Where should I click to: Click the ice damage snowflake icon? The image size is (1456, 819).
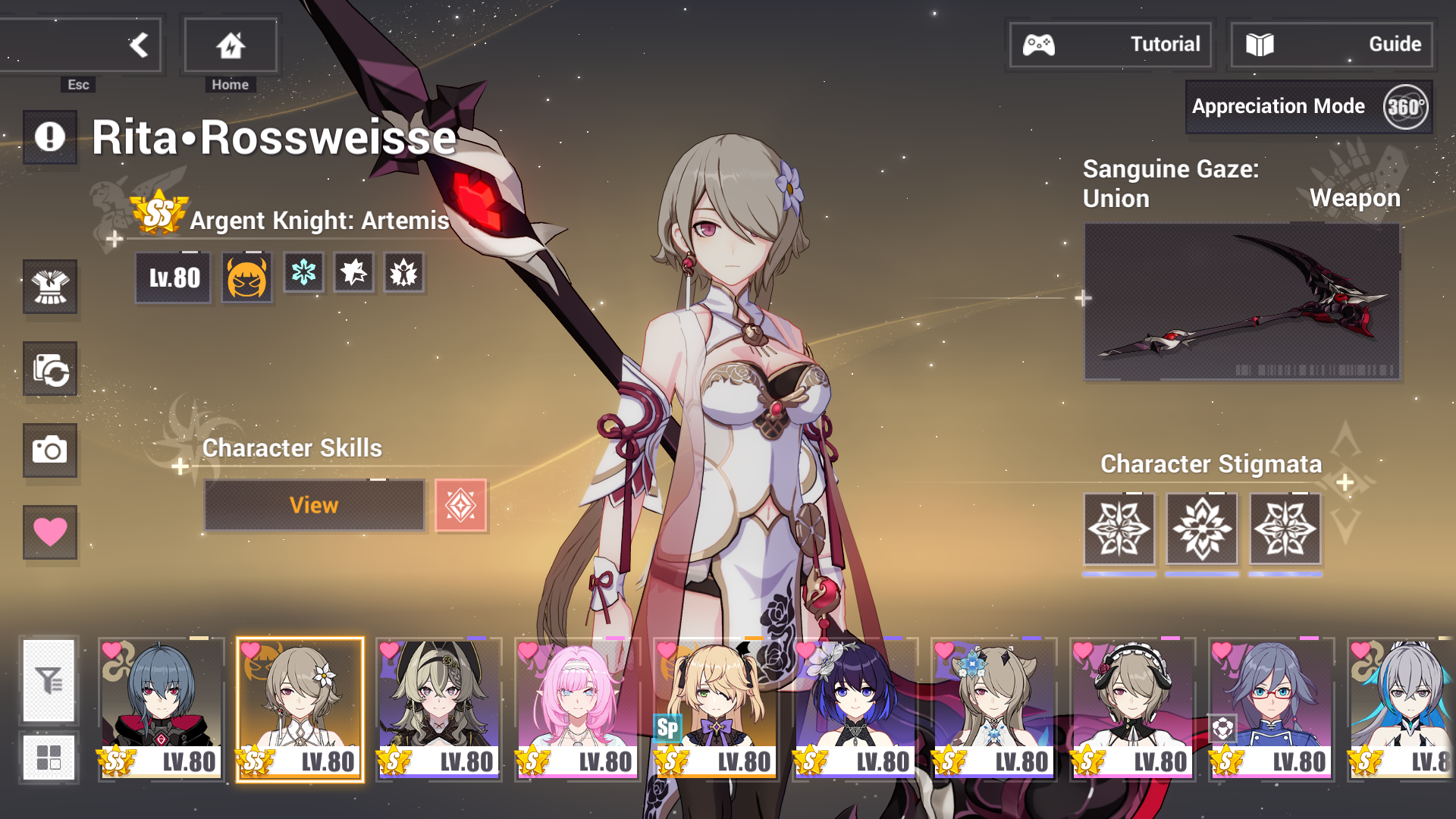pyautogui.click(x=303, y=274)
